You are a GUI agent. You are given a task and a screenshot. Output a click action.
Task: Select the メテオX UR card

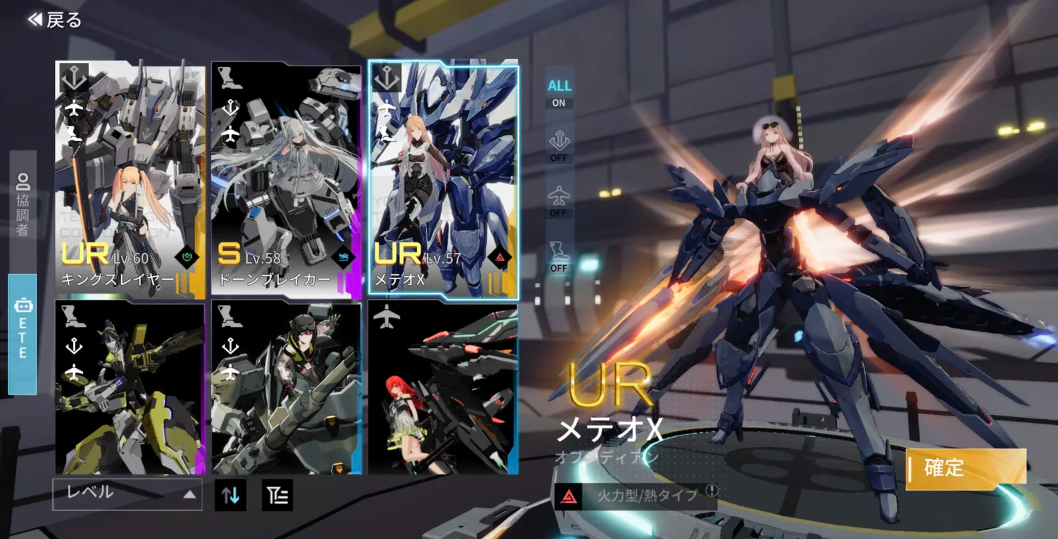click(443, 180)
